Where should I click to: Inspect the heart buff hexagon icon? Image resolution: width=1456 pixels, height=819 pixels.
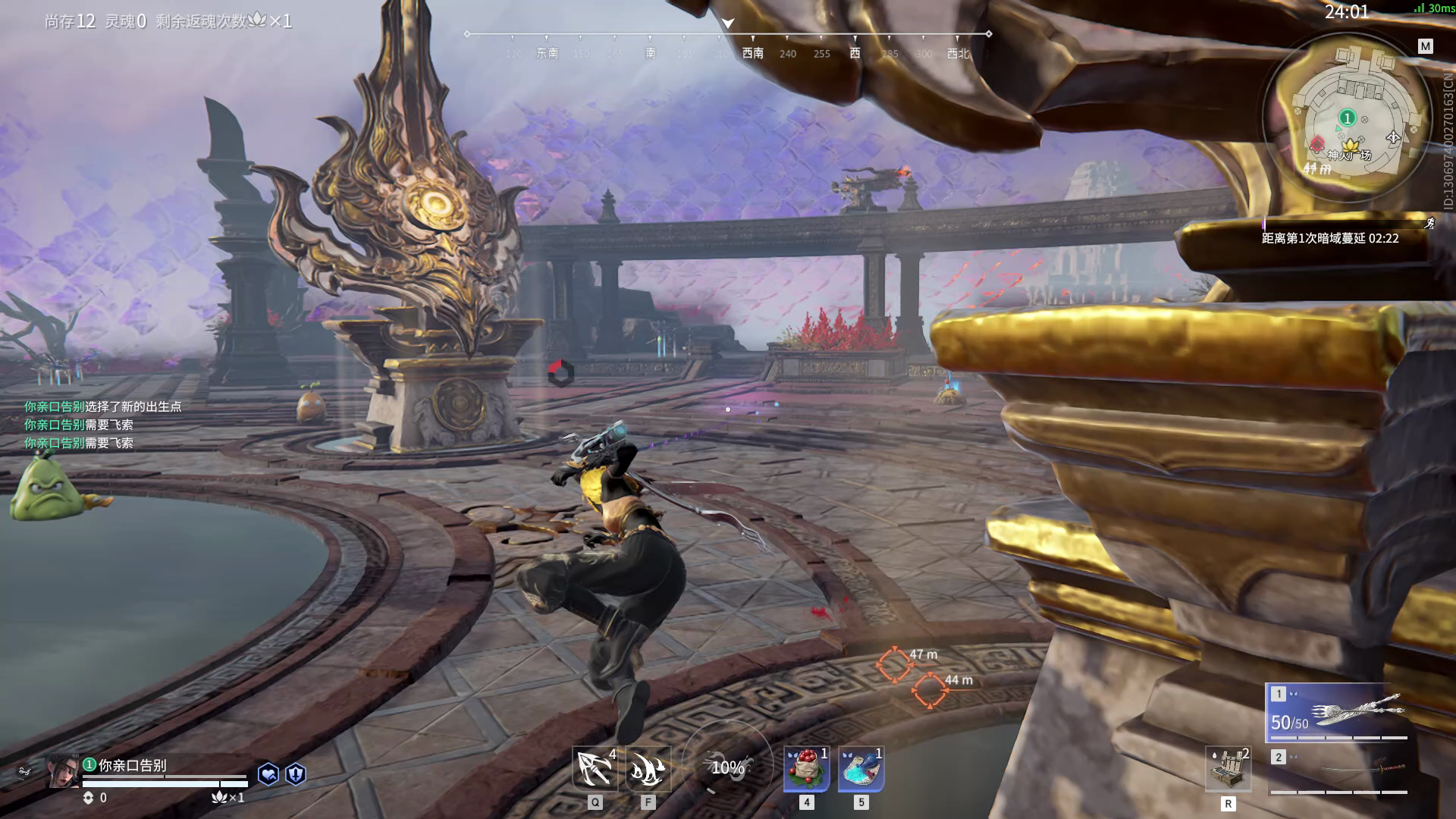[268, 773]
